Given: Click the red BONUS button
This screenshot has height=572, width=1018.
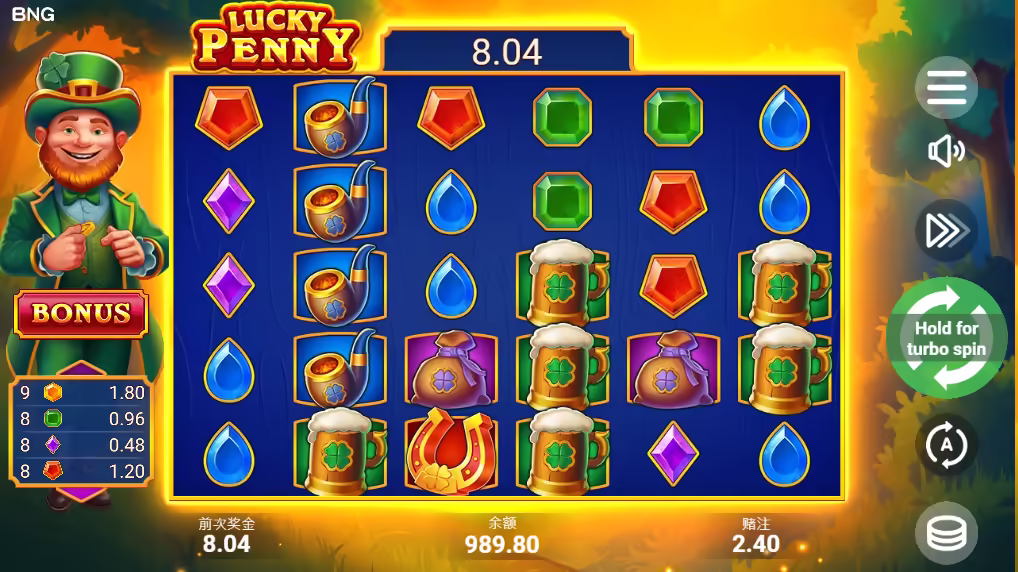Looking at the screenshot, I should tap(81, 314).
